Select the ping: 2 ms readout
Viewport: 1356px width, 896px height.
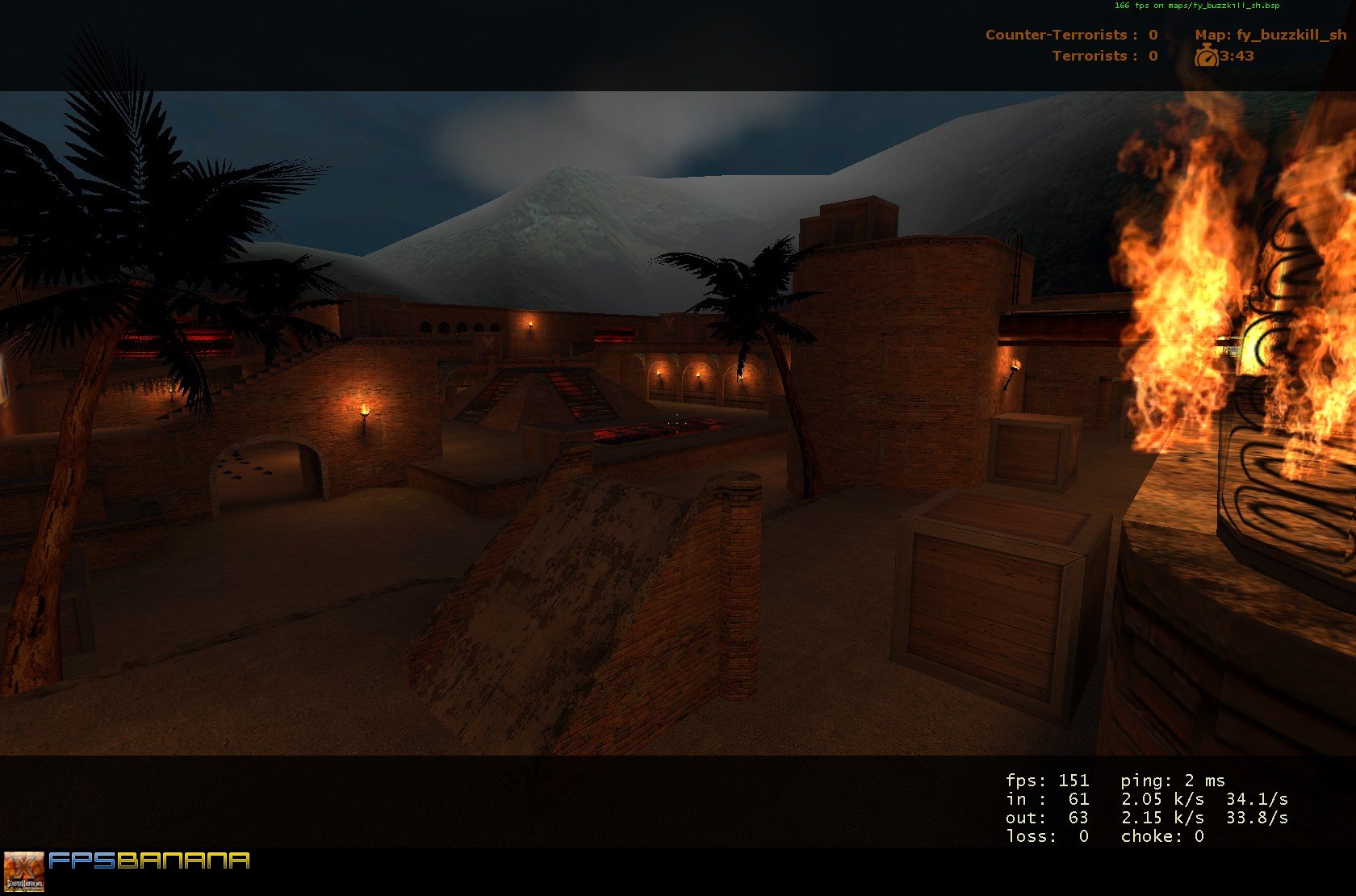coord(1172,781)
